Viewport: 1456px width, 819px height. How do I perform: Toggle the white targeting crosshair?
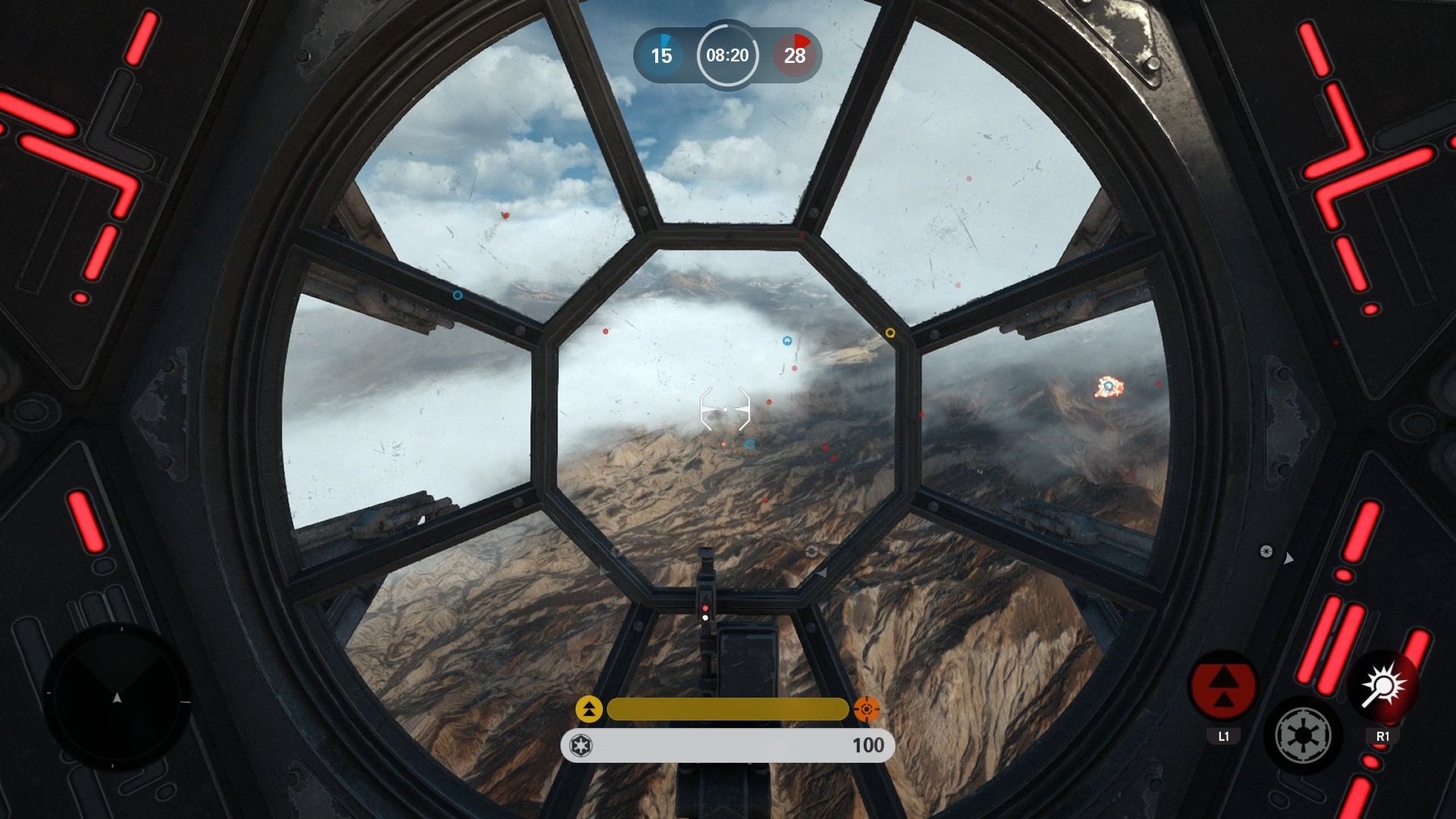726,409
